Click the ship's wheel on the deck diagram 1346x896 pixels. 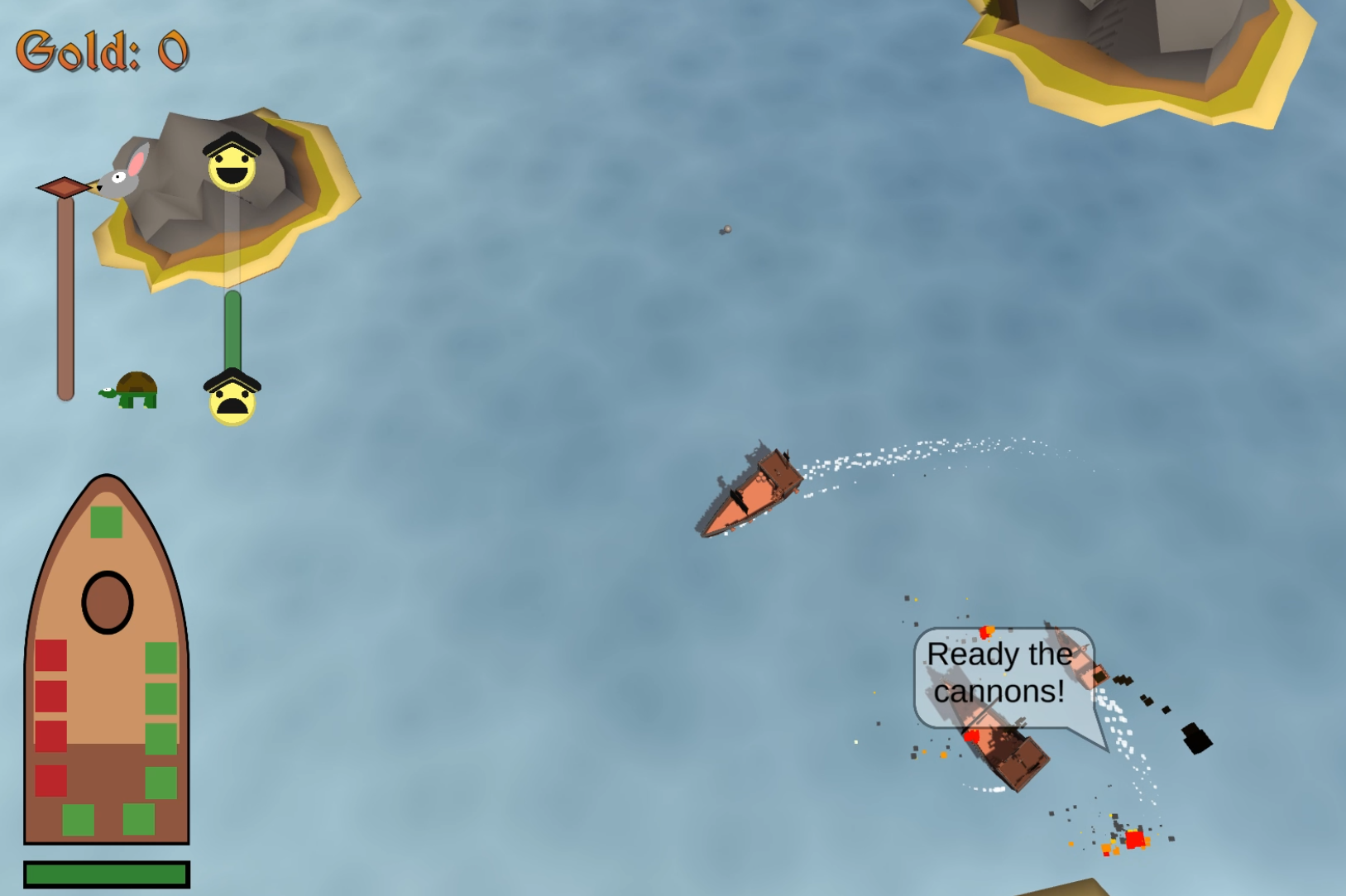106,603
